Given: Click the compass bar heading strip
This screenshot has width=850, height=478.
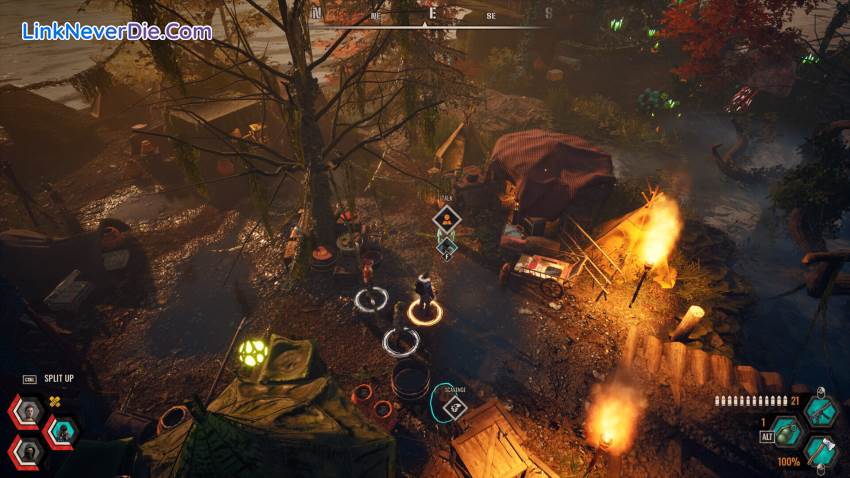Looking at the screenshot, I should 430,14.
